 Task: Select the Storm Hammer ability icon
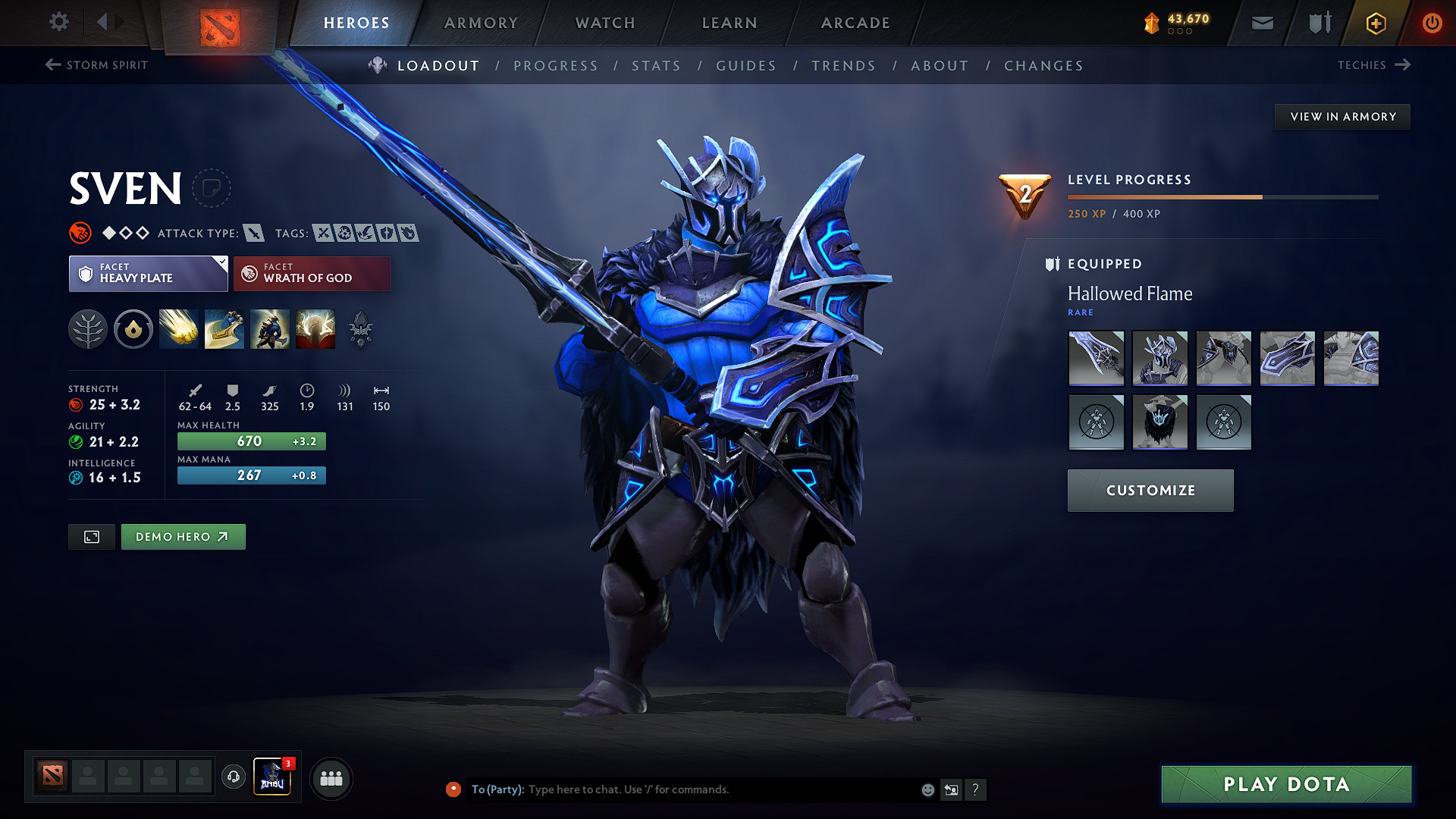179,329
